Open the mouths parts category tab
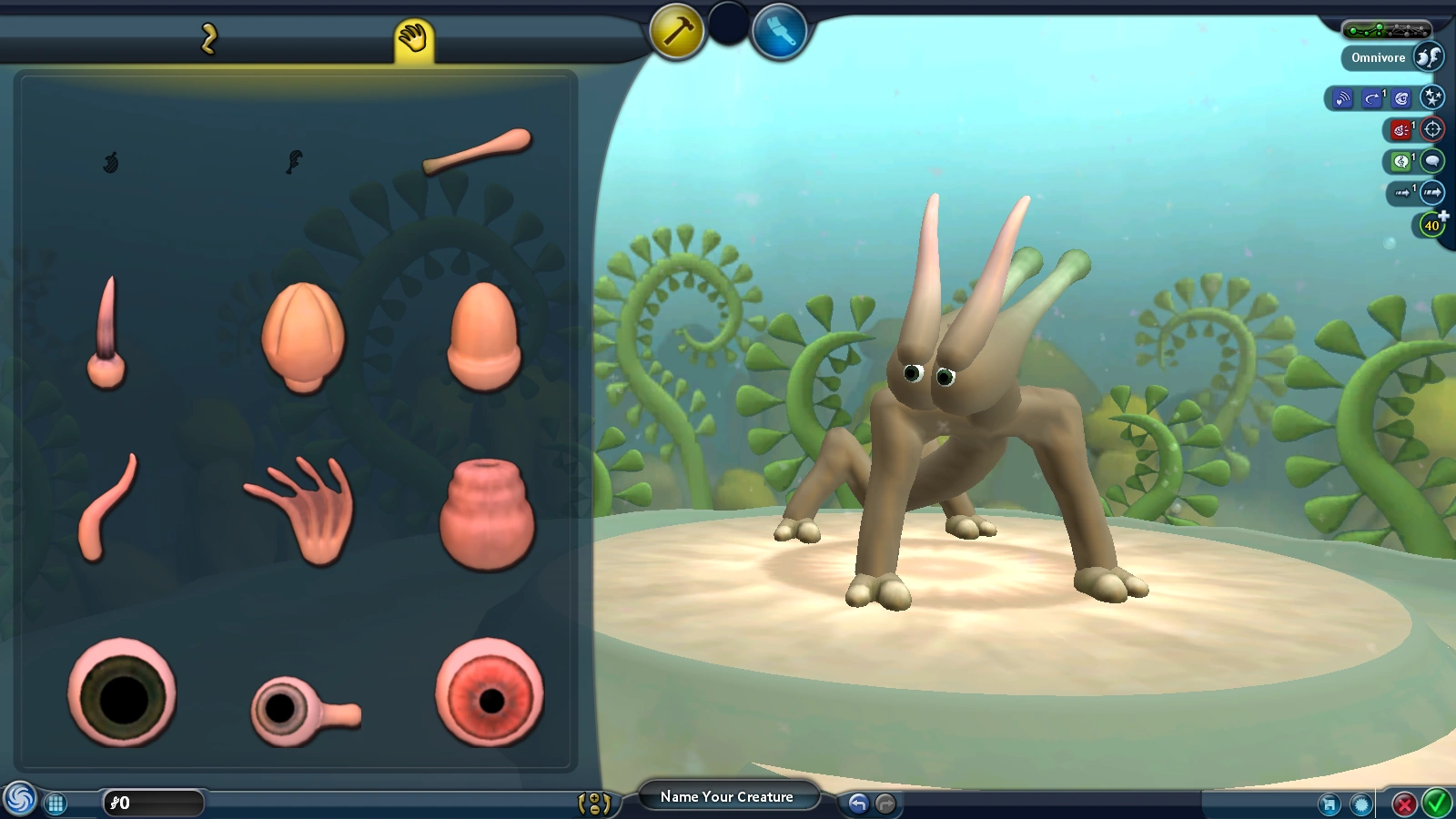This screenshot has width=1456, height=819. pos(207,38)
